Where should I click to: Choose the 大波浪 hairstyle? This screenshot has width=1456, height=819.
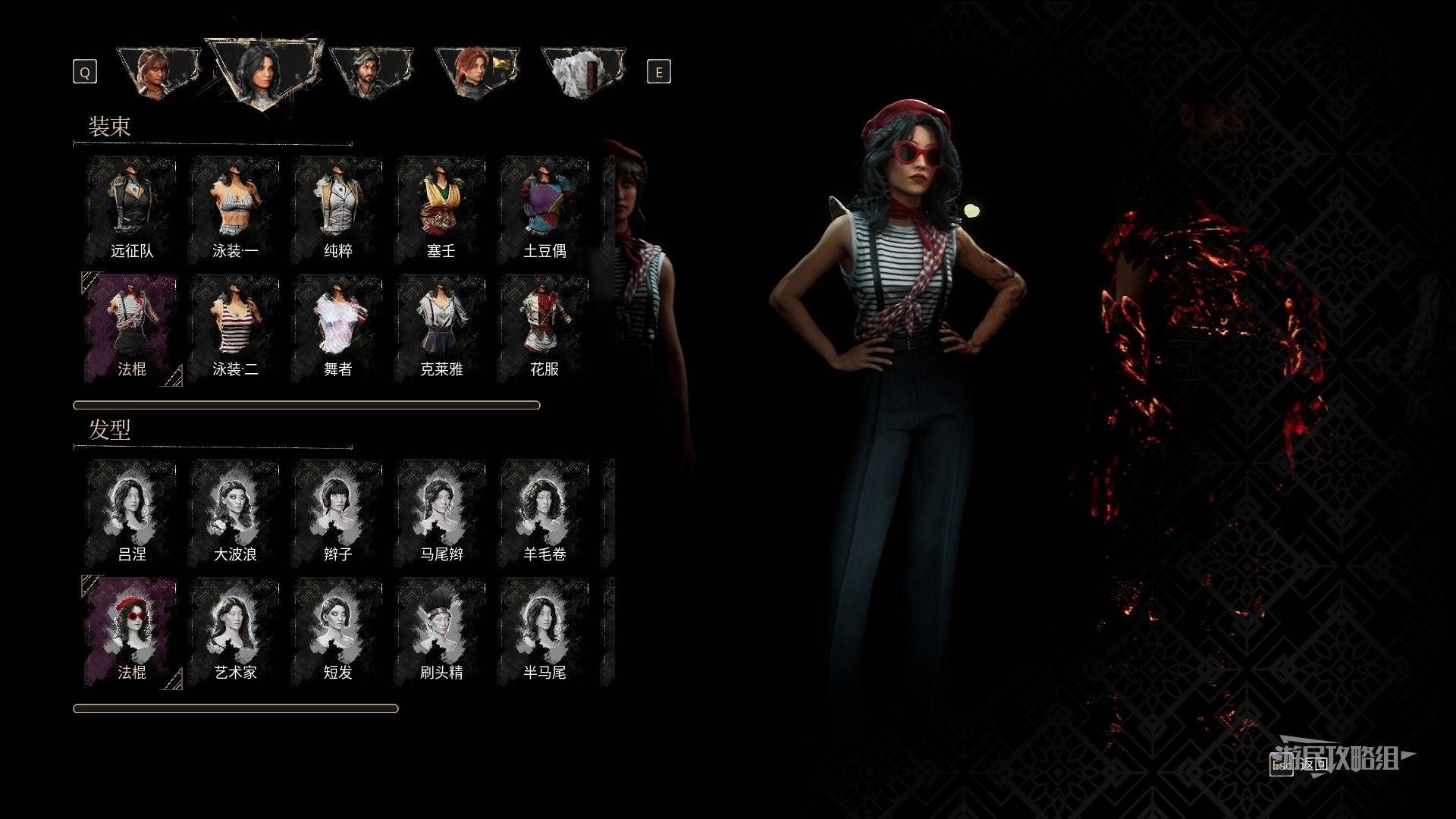pyautogui.click(x=235, y=513)
